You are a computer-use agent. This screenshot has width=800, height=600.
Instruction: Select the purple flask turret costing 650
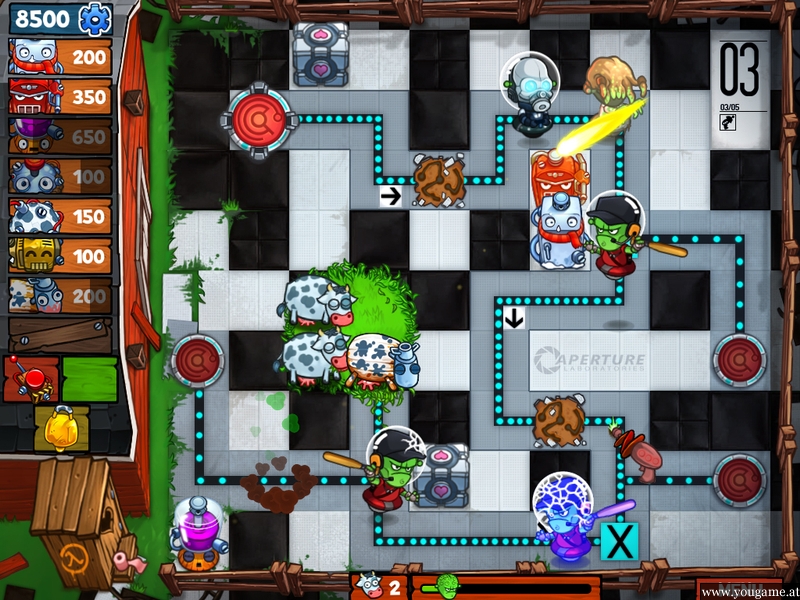(60, 137)
